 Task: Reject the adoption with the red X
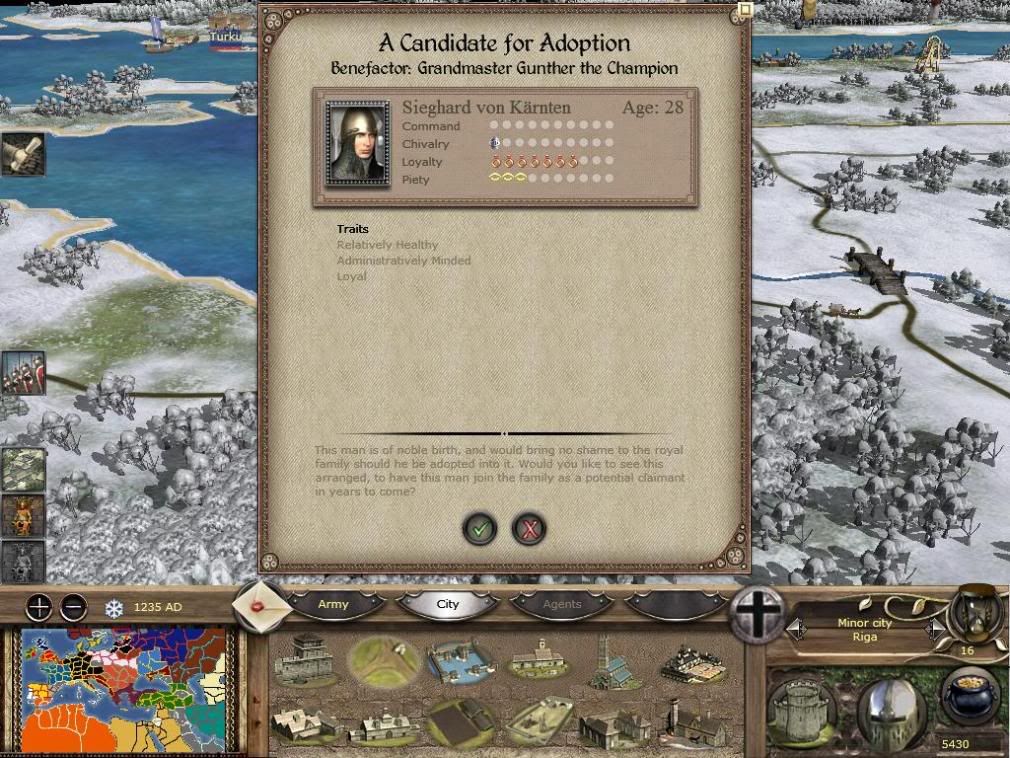(529, 529)
